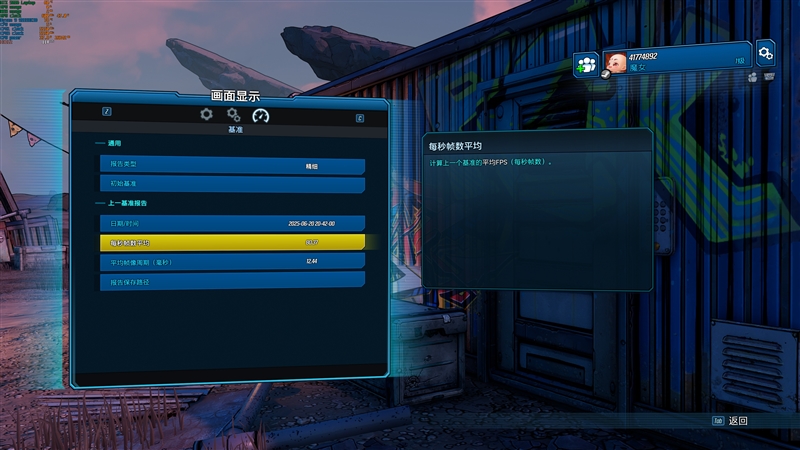Switch to the double gear settings tab
The height and width of the screenshot is (450, 800).
(234, 115)
